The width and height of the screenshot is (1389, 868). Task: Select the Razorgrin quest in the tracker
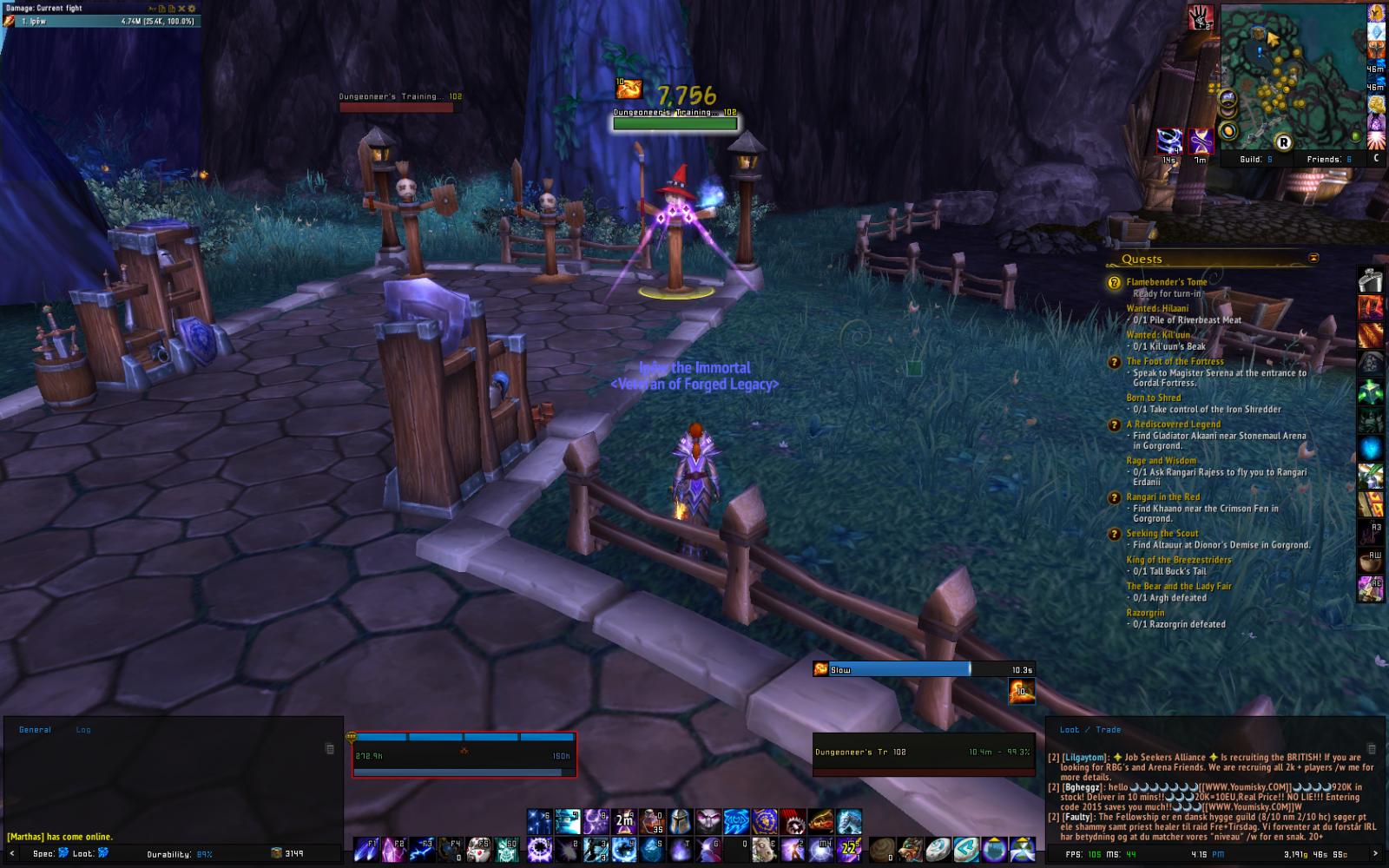pyautogui.click(x=1144, y=613)
